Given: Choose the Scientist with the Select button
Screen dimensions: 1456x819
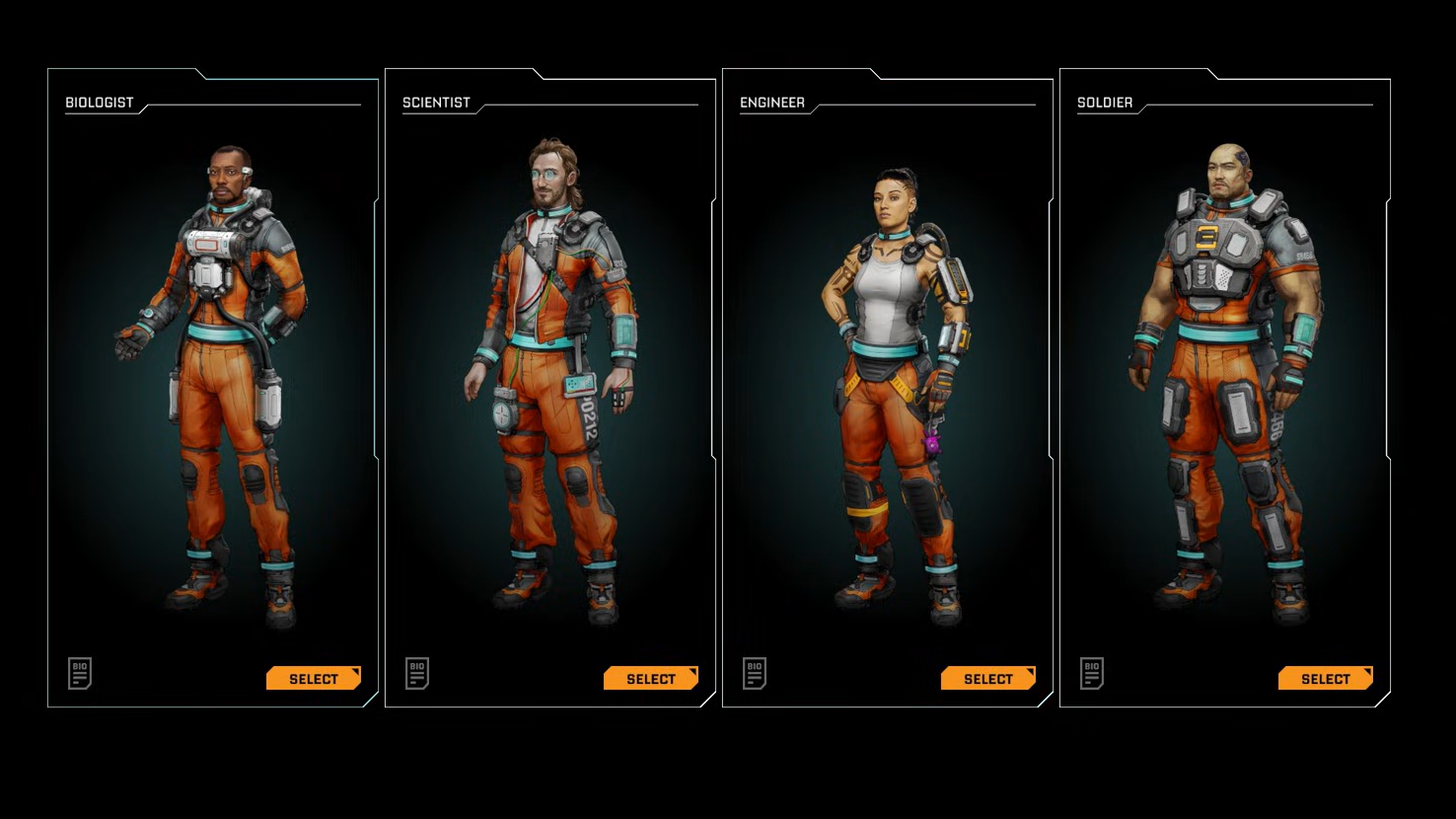Looking at the screenshot, I should click(650, 679).
